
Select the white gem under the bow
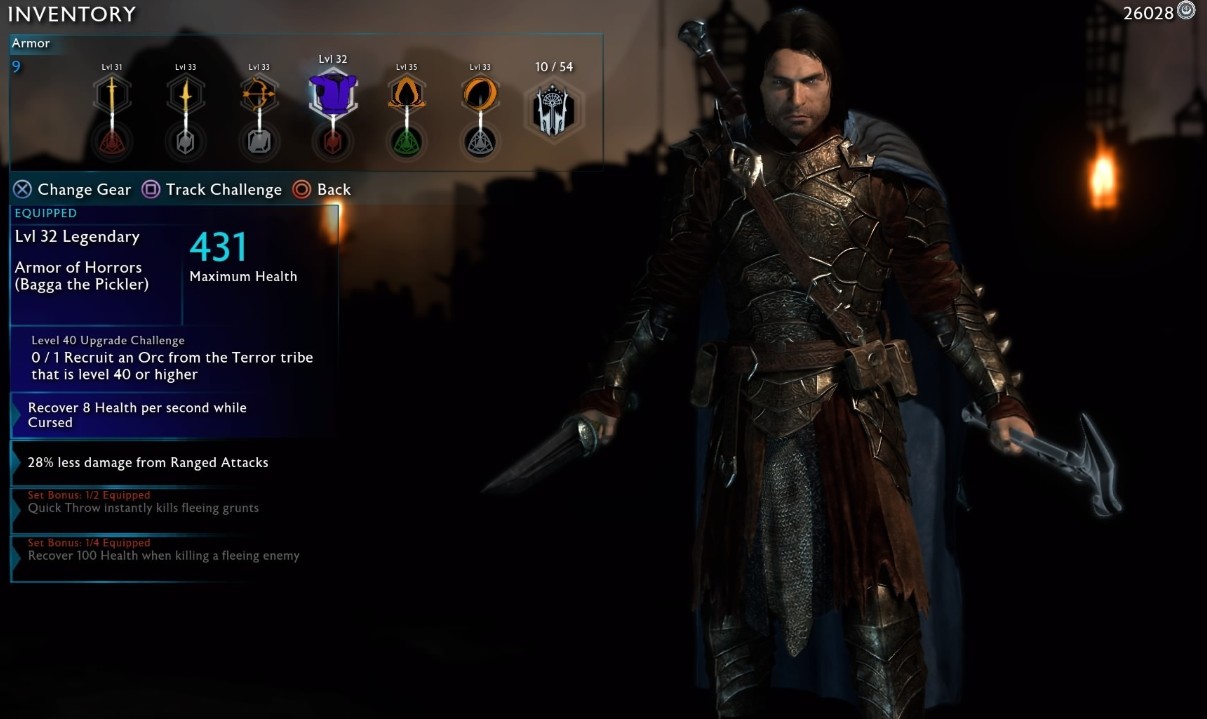coord(258,141)
